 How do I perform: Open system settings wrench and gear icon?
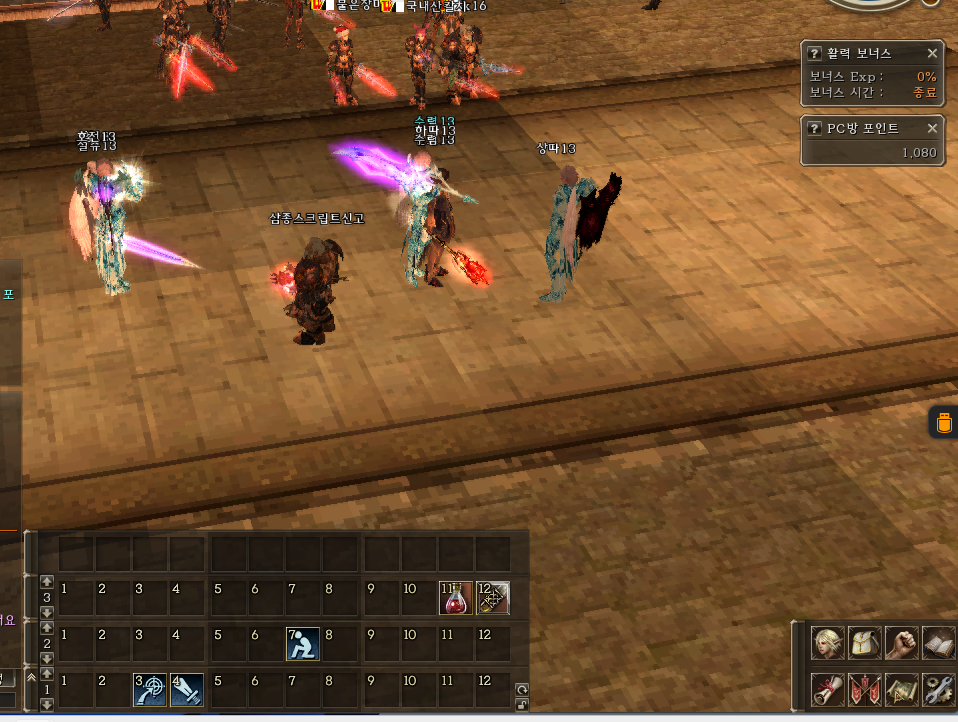coord(937,689)
